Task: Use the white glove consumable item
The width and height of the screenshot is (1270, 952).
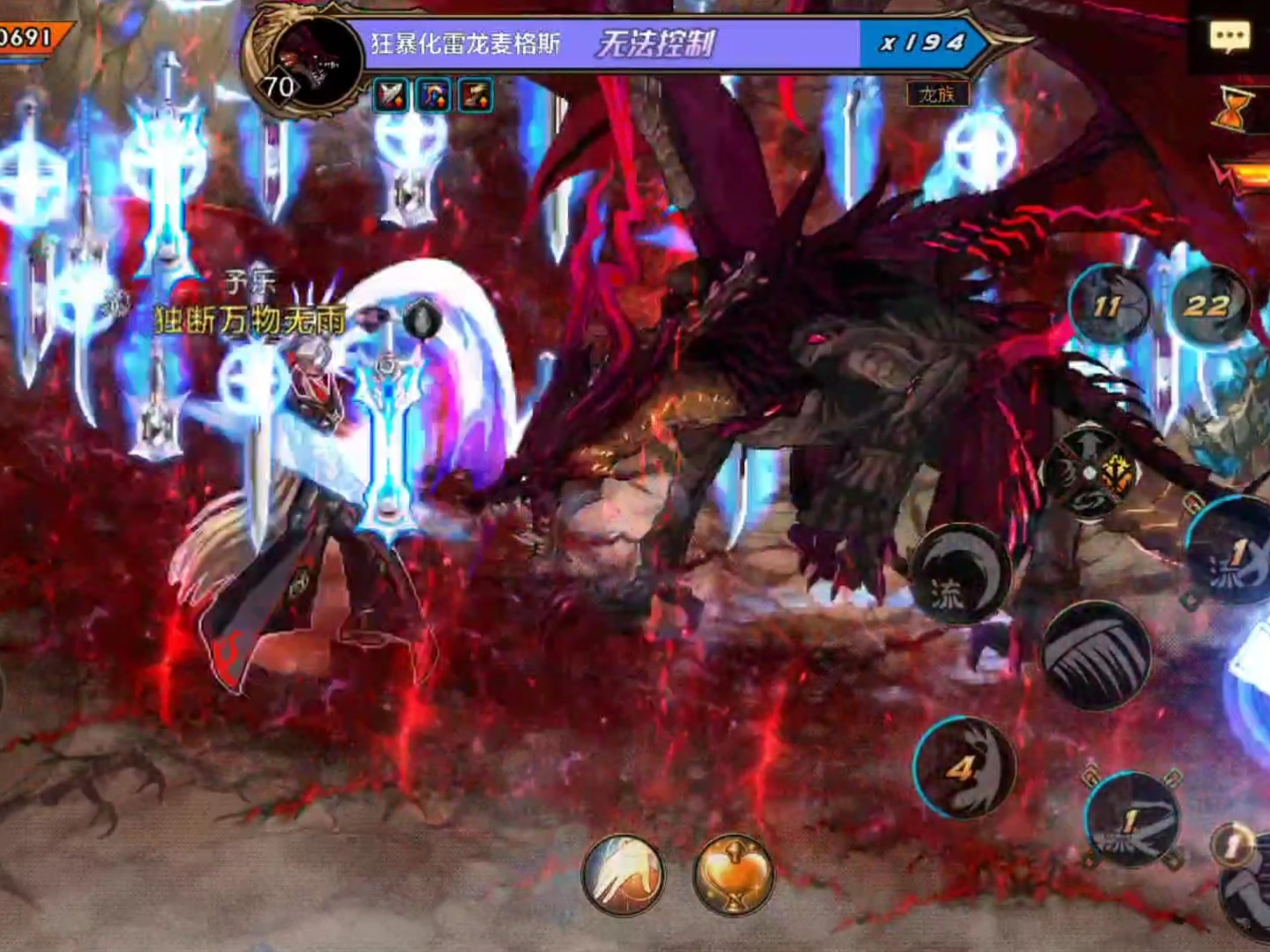Action: tap(622, 873)
